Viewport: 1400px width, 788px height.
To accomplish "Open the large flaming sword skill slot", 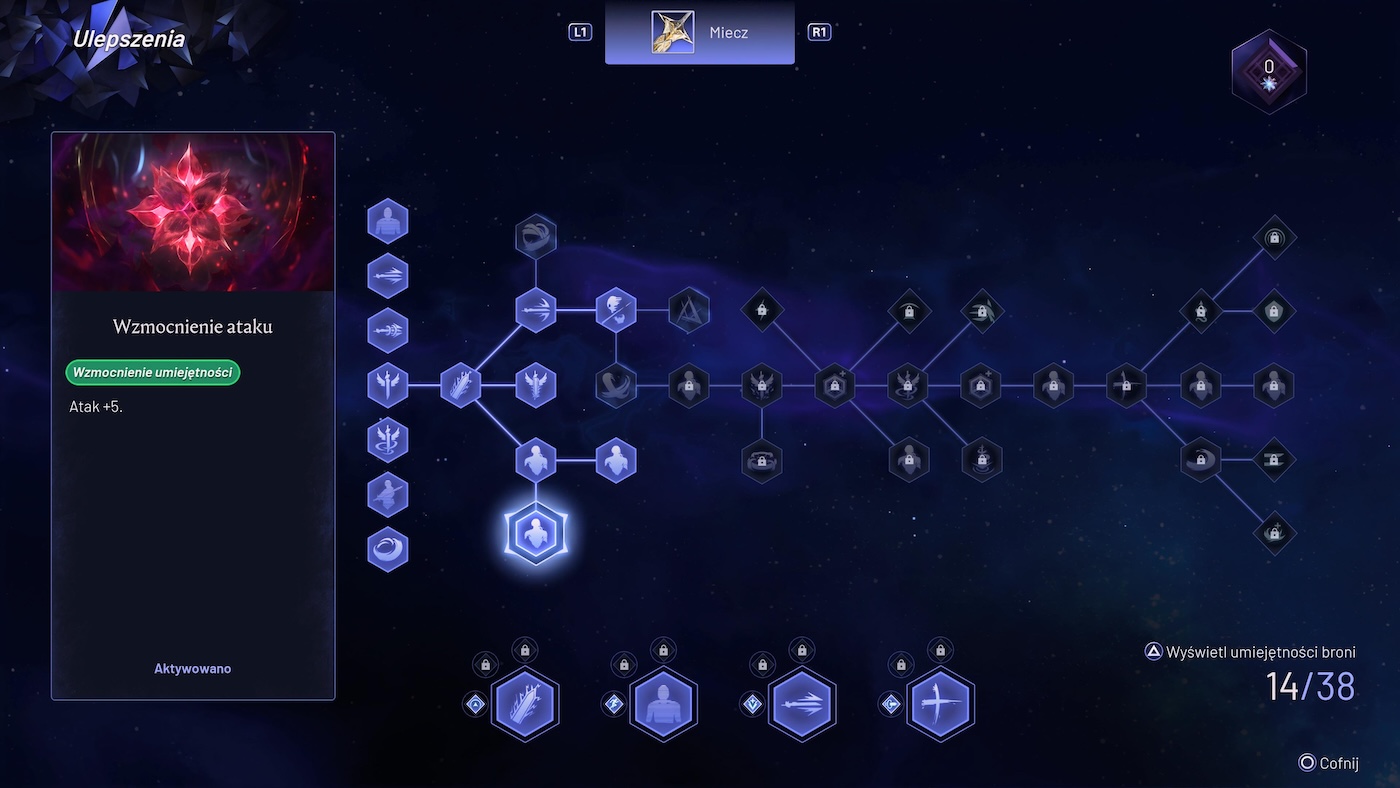I will click(525, 704).
